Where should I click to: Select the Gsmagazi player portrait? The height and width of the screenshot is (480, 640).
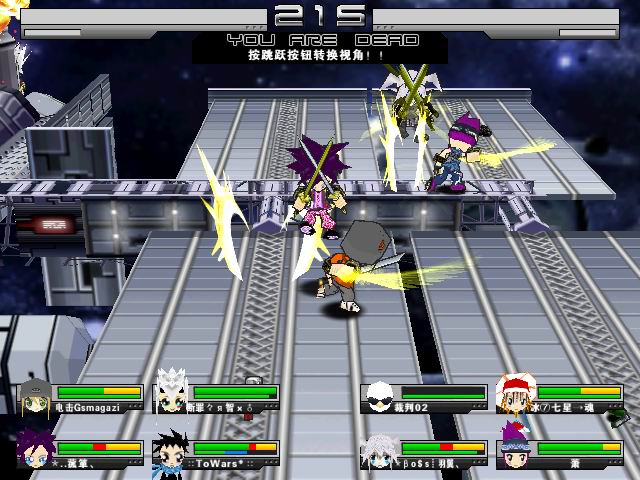click(36, 397)
